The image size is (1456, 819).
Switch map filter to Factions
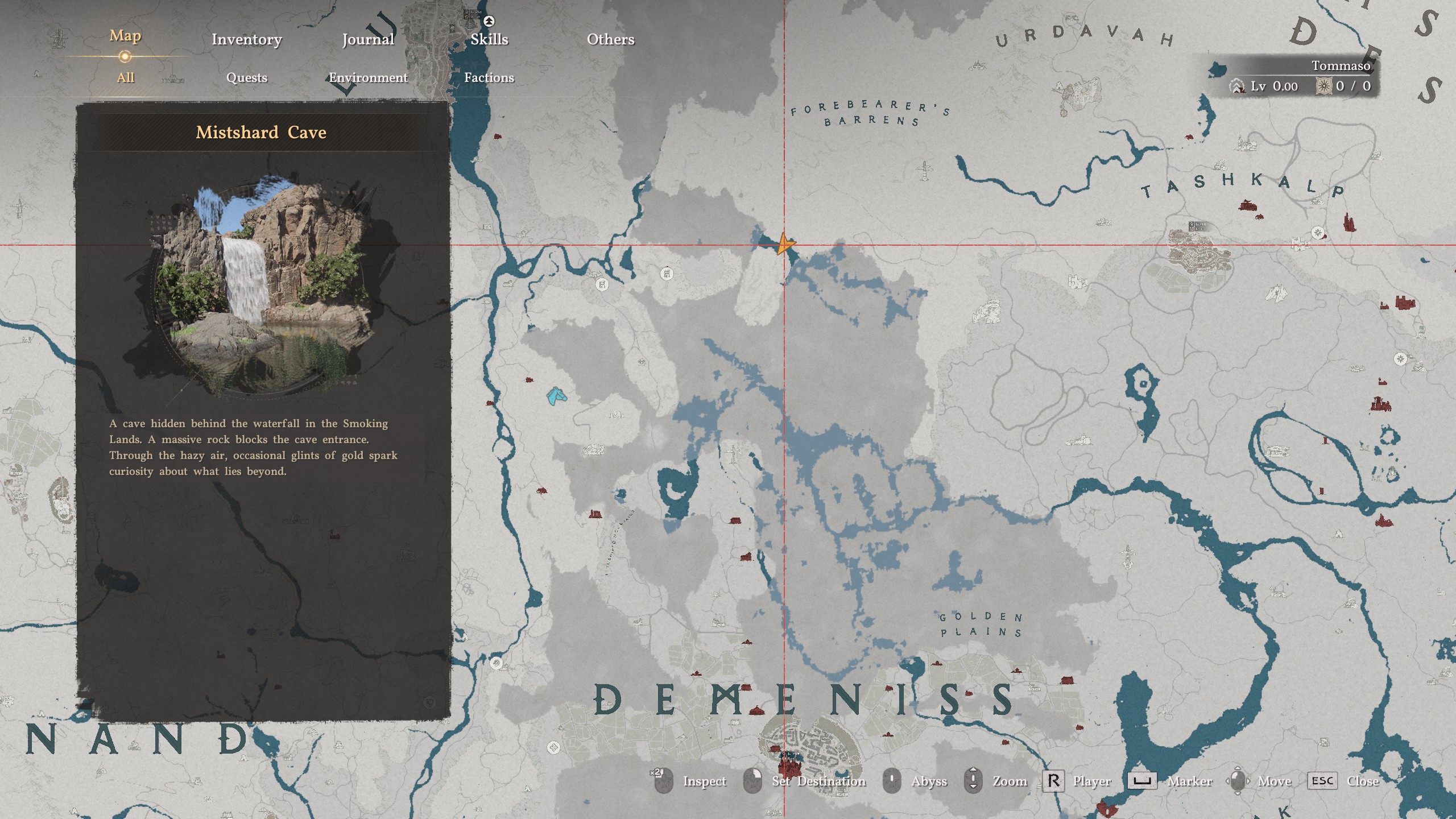489,78
